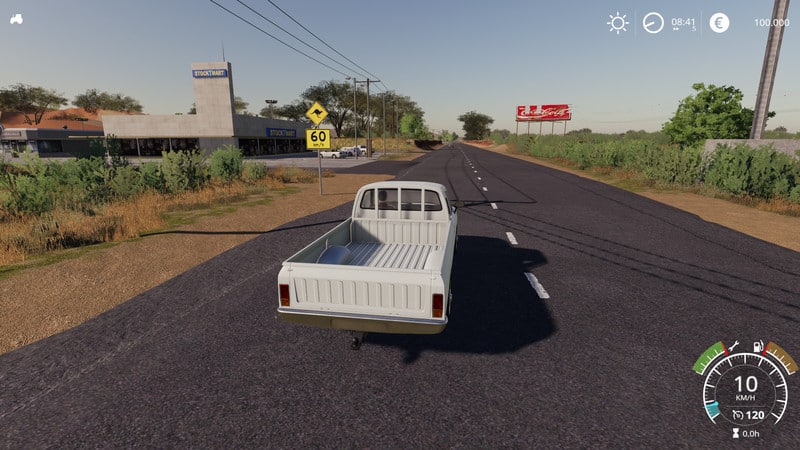Select the clock time icon
The height and width of the screenshot is (450, 800).
click(x=653, y=22)
